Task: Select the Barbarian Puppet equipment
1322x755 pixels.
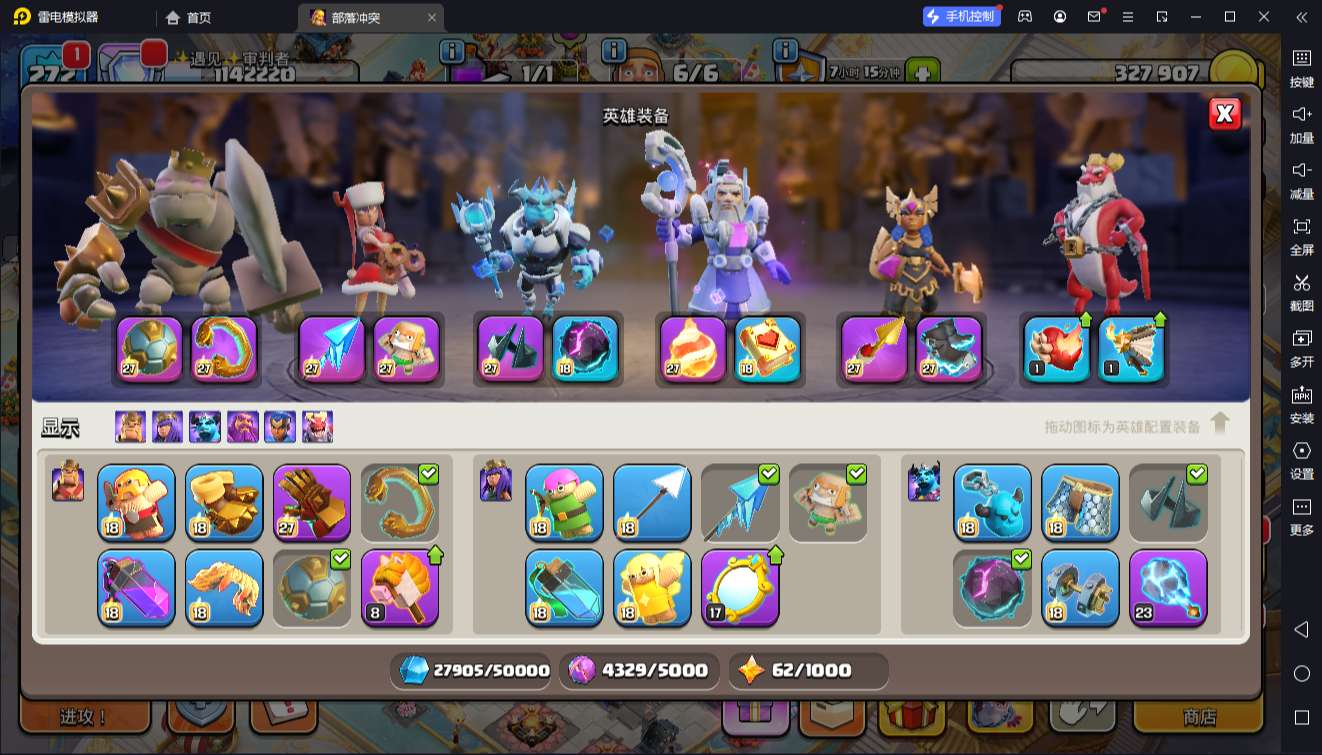Action: click(136, 503)
